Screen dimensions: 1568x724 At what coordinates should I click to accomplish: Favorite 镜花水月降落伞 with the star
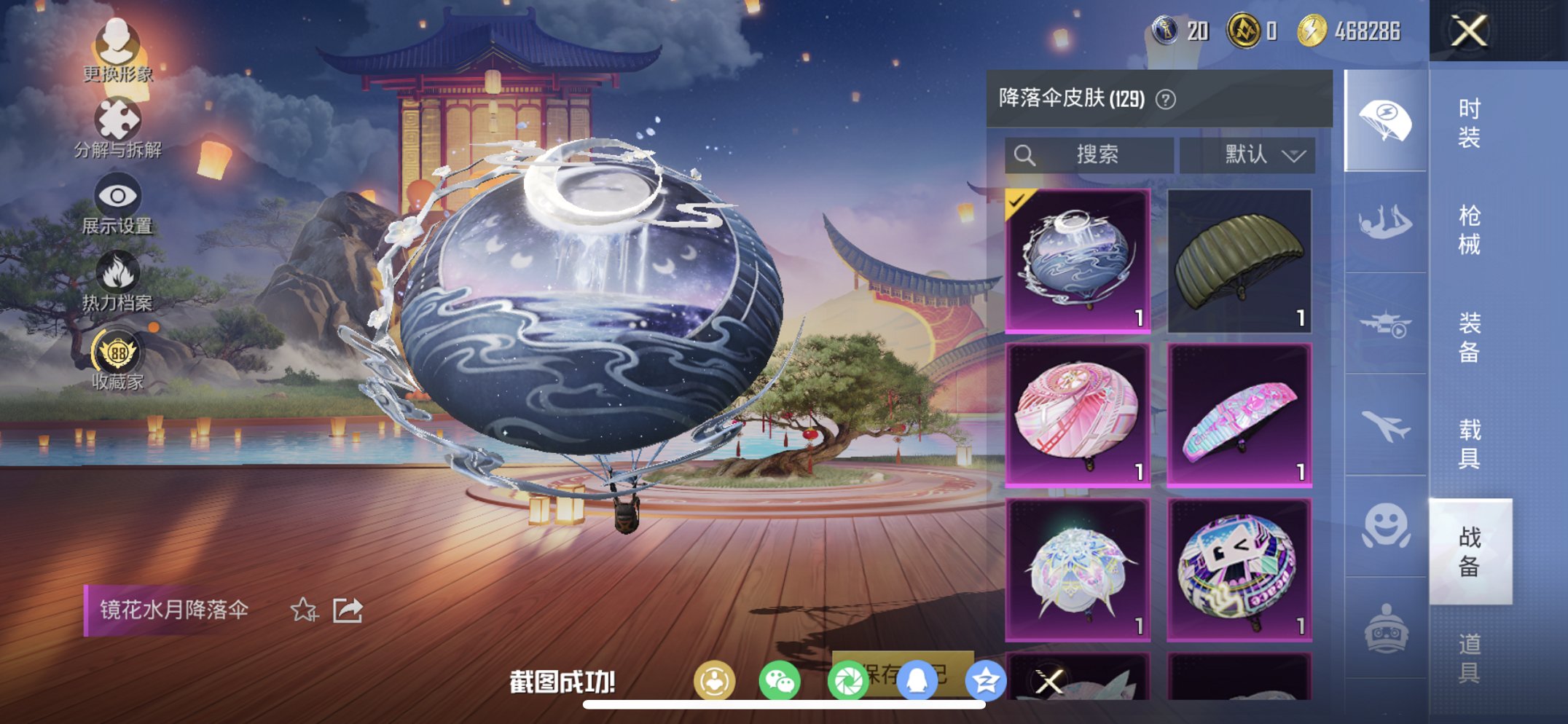pyautogui.click(x=305, y=608)
